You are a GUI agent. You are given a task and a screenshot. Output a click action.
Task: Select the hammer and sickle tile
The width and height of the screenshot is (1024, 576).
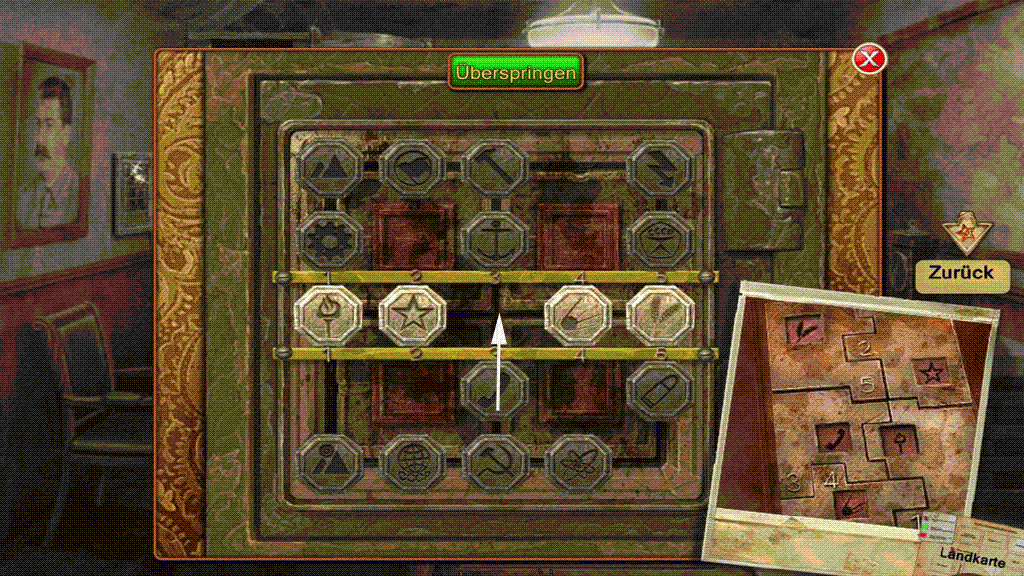click(495, 458)
